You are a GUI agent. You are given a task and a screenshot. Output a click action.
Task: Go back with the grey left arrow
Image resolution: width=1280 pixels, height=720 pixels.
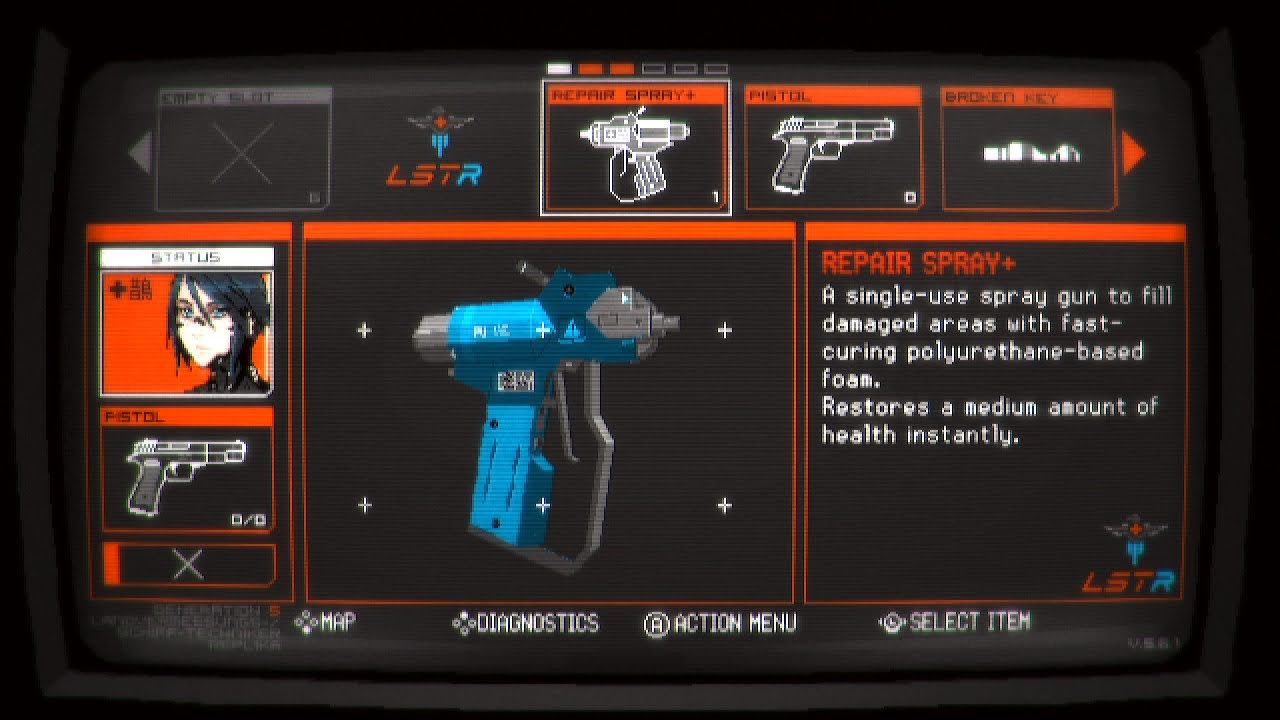click(141, 152)
